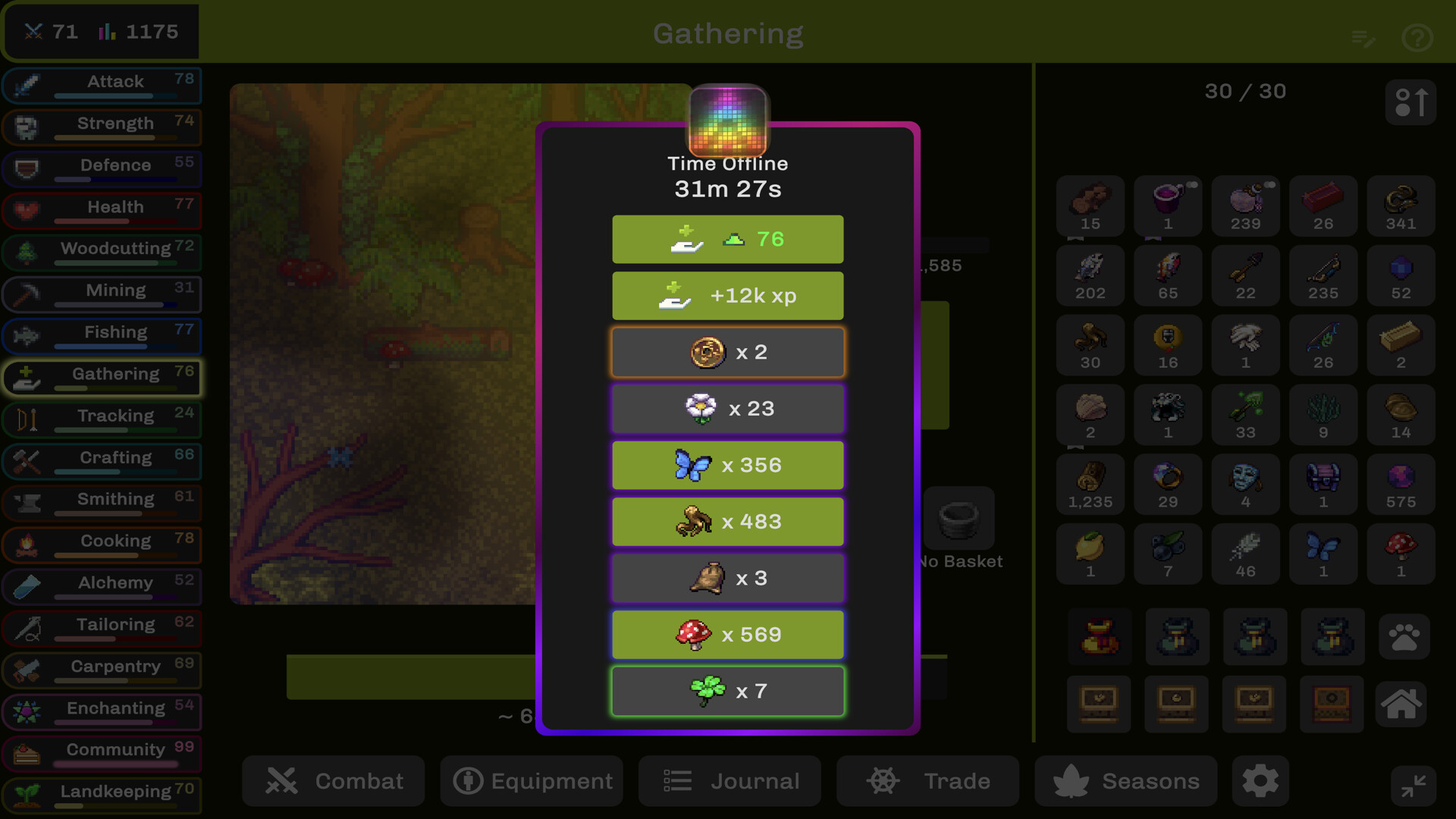Open the Combat menu
Image resolution: width=1456 pixels, height=819 pixels.
pyautogui.click(x=334, y=781)
